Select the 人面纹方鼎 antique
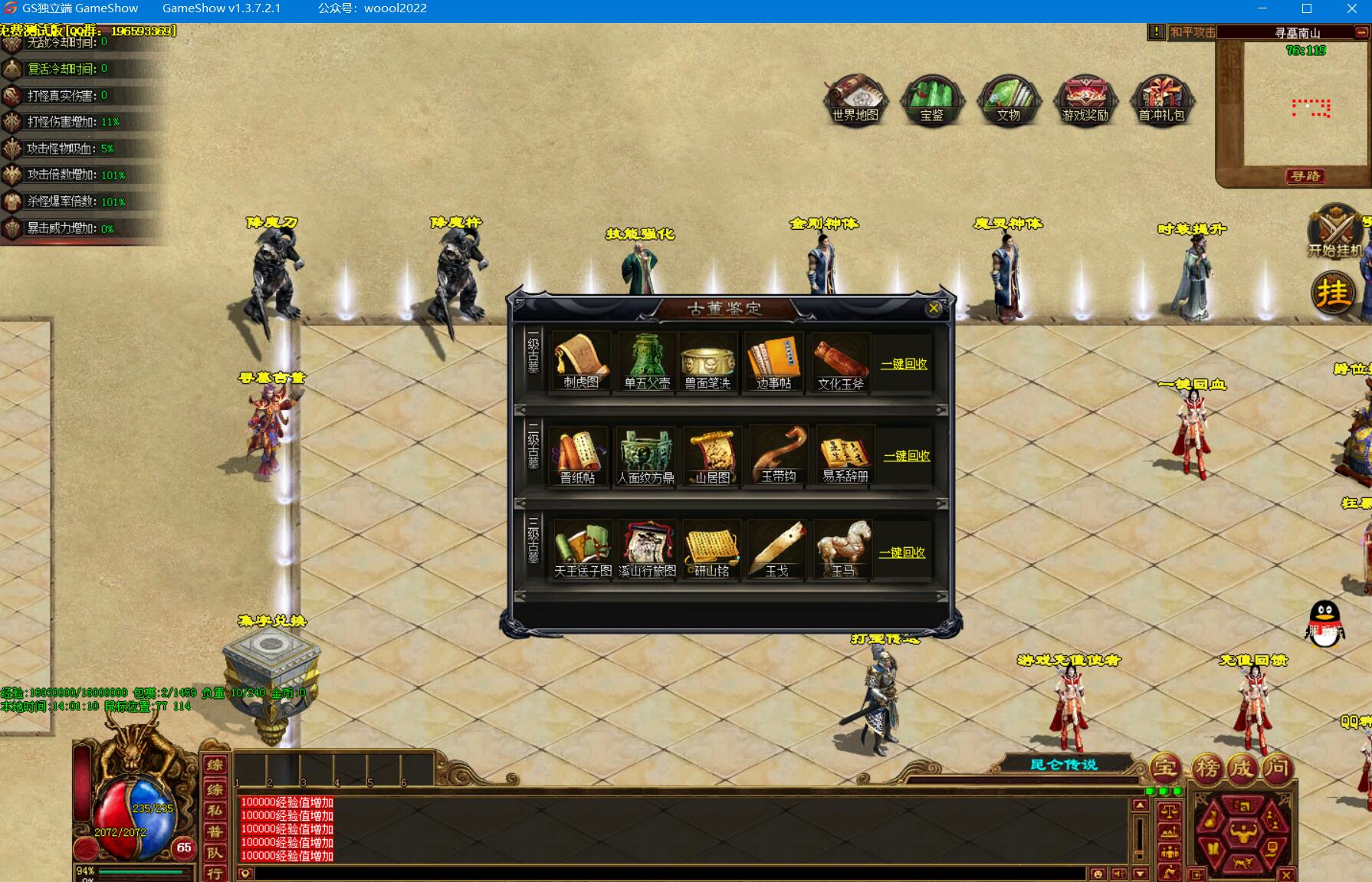1372x882 pixels. coord(645,456)
